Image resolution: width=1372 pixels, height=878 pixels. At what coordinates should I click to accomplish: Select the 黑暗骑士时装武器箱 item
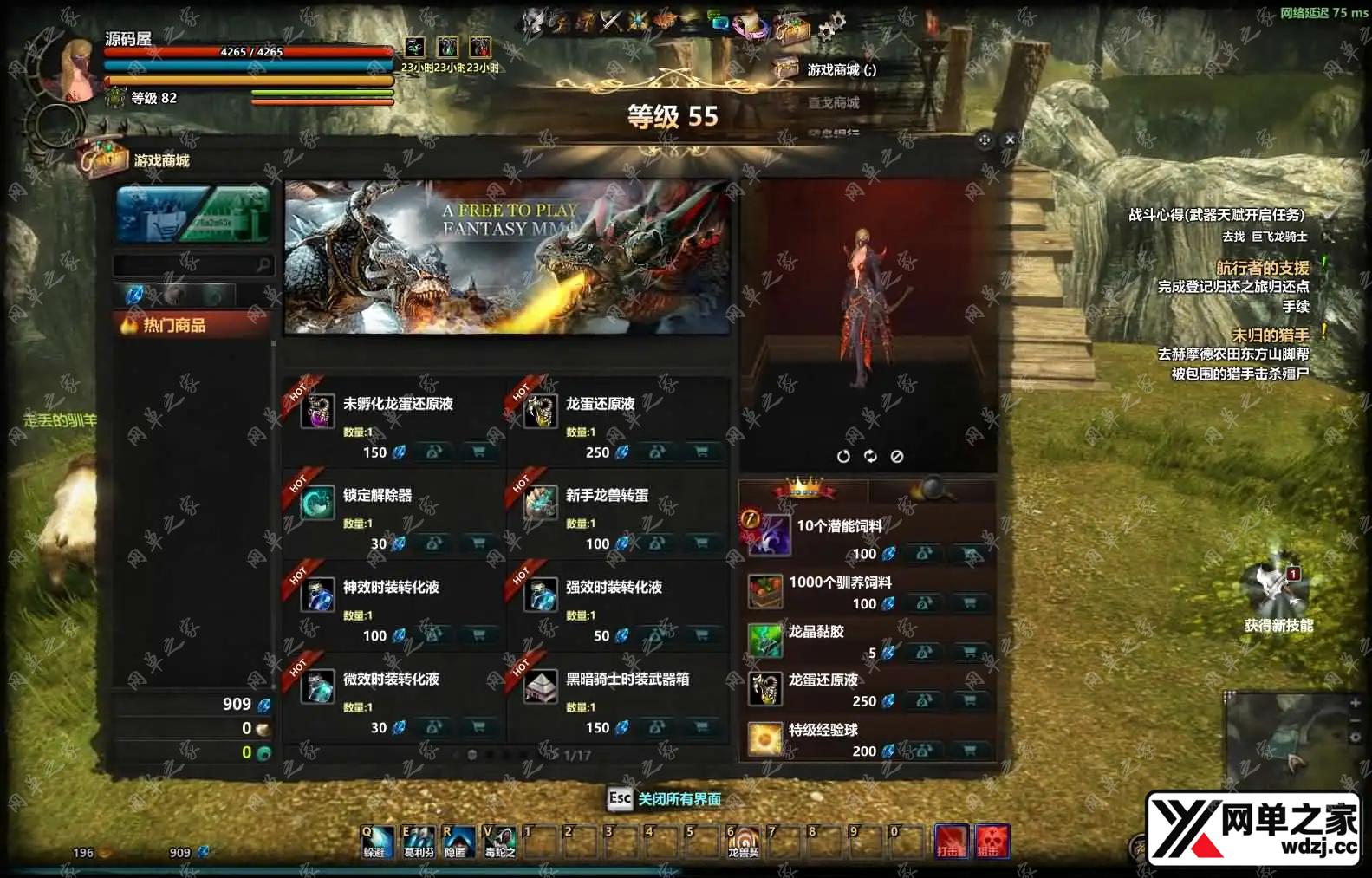pyautogui.click(x=627, y=680)
